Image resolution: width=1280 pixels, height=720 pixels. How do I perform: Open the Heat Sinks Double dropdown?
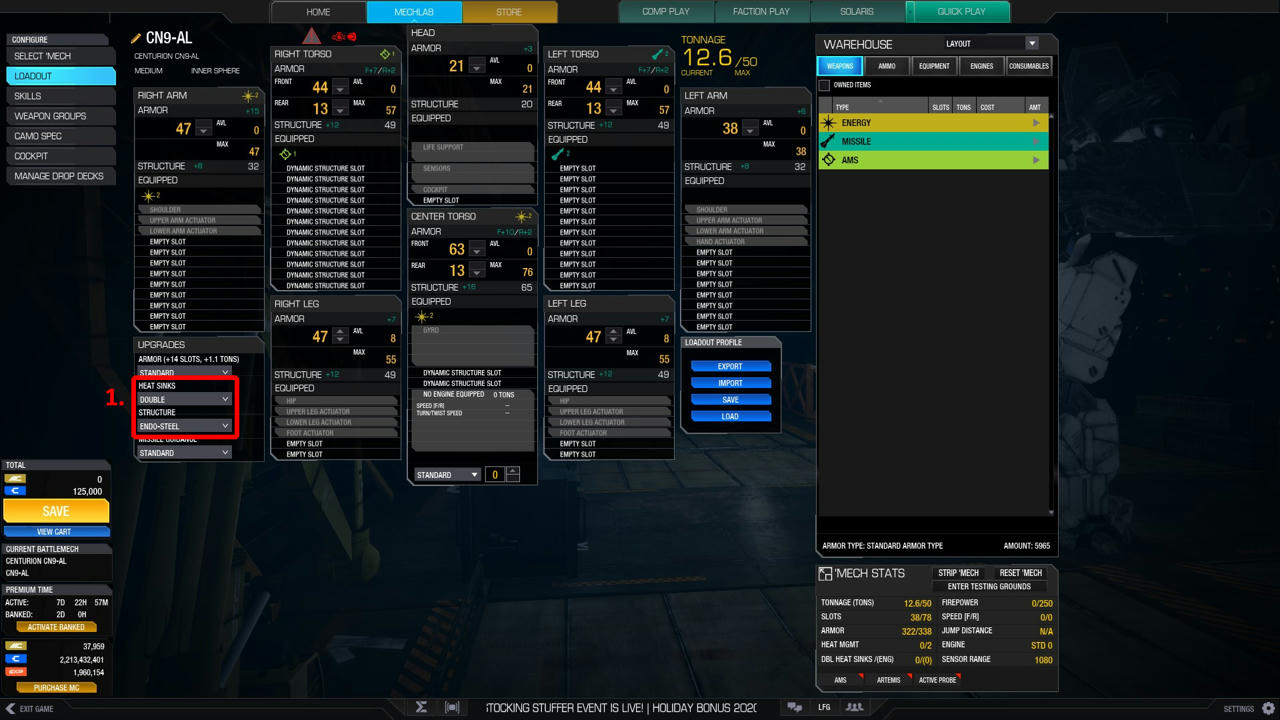tap(185, 399)
